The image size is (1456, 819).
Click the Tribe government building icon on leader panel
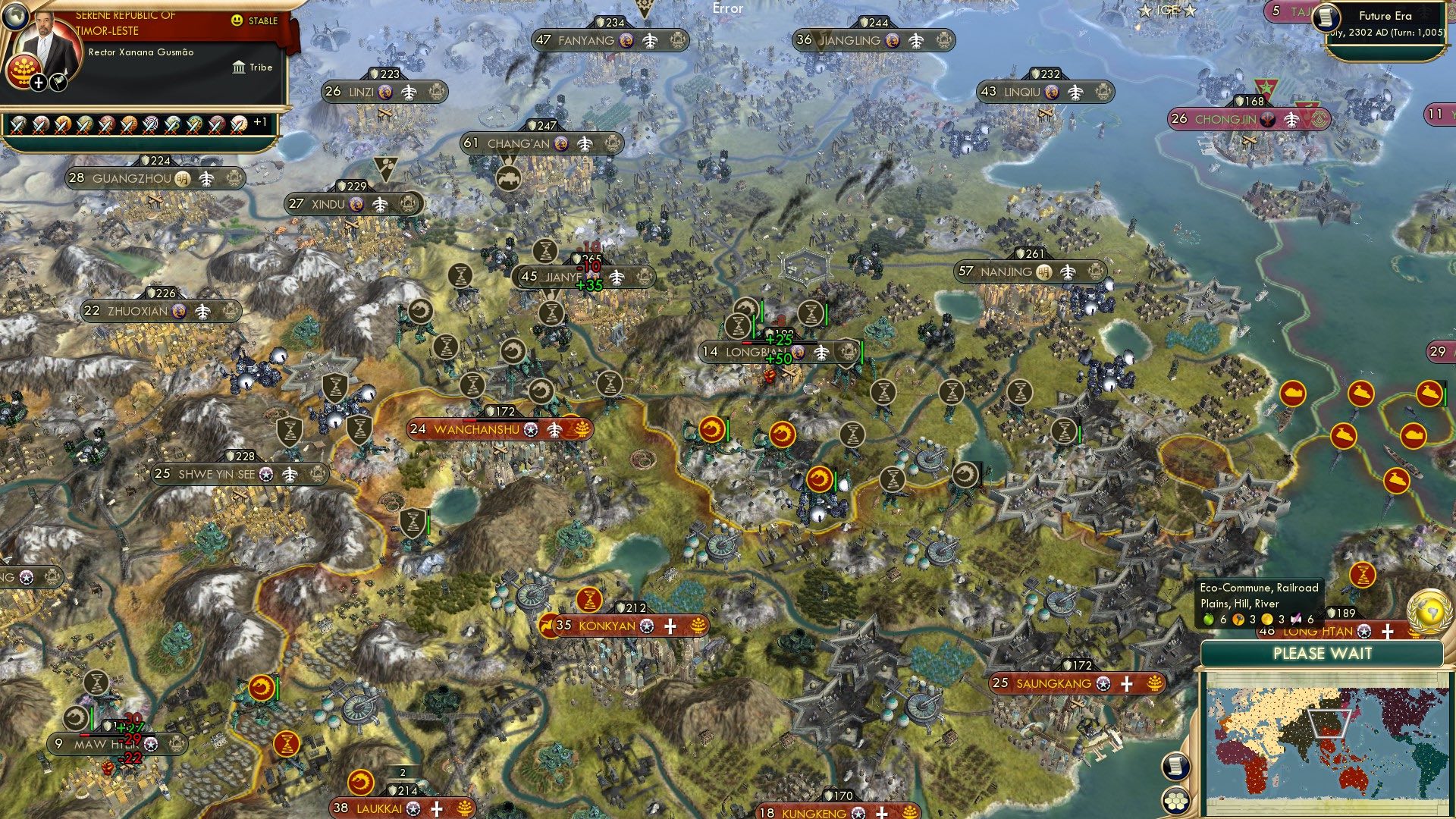pos(239,67)
